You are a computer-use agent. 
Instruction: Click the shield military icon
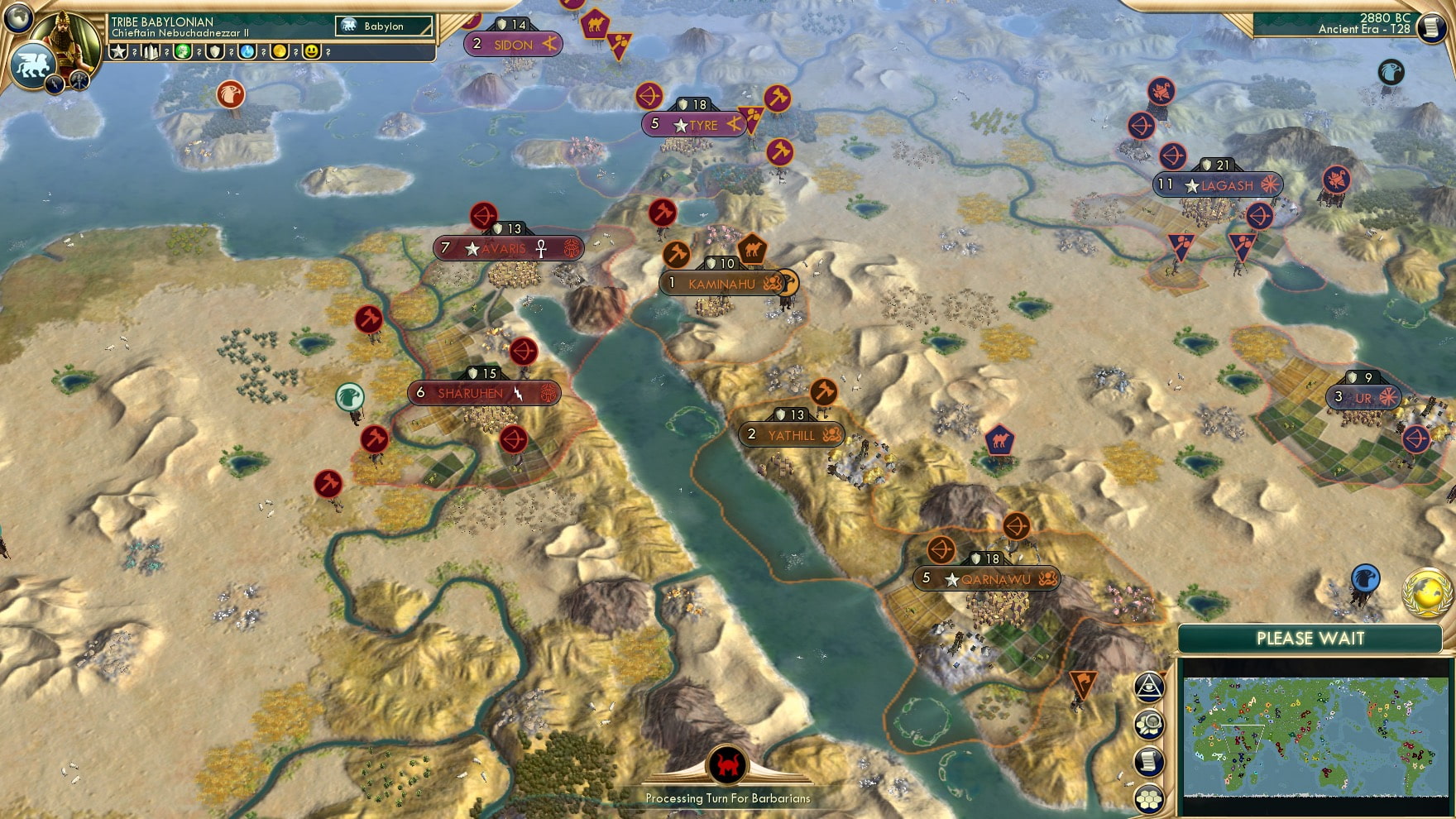click(x=215, y=52)
